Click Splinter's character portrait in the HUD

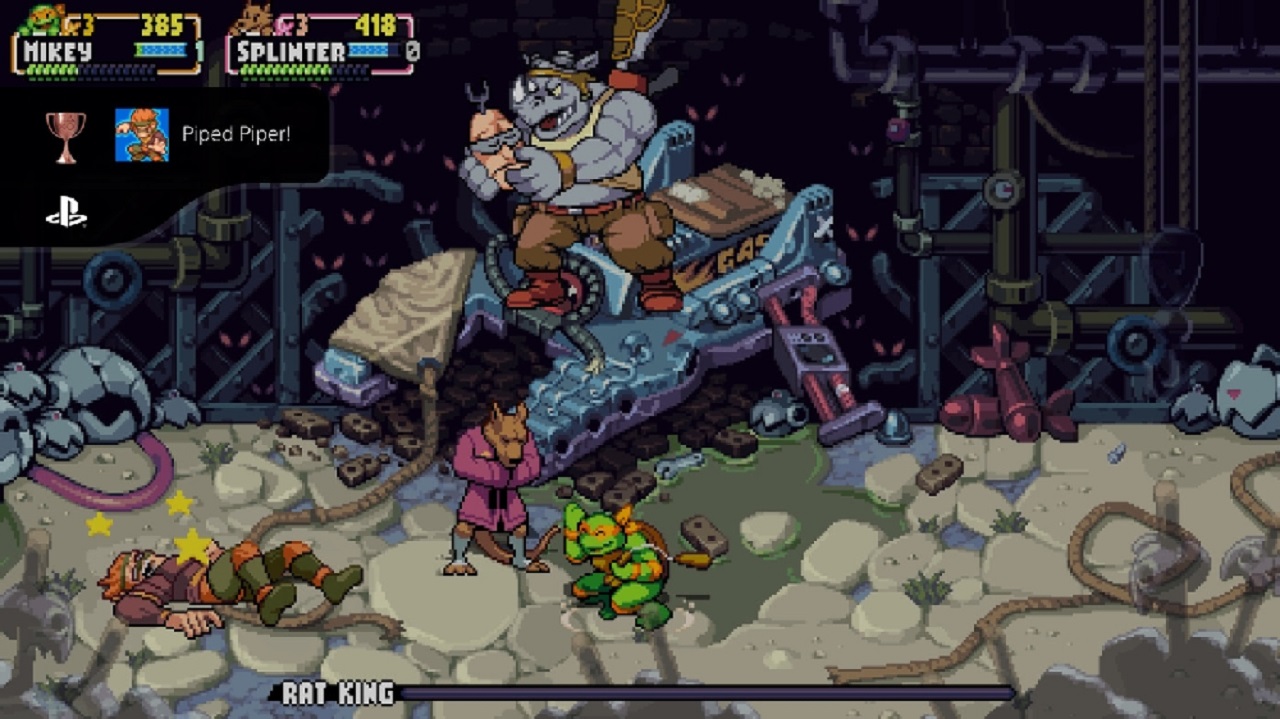pos(256,19)
